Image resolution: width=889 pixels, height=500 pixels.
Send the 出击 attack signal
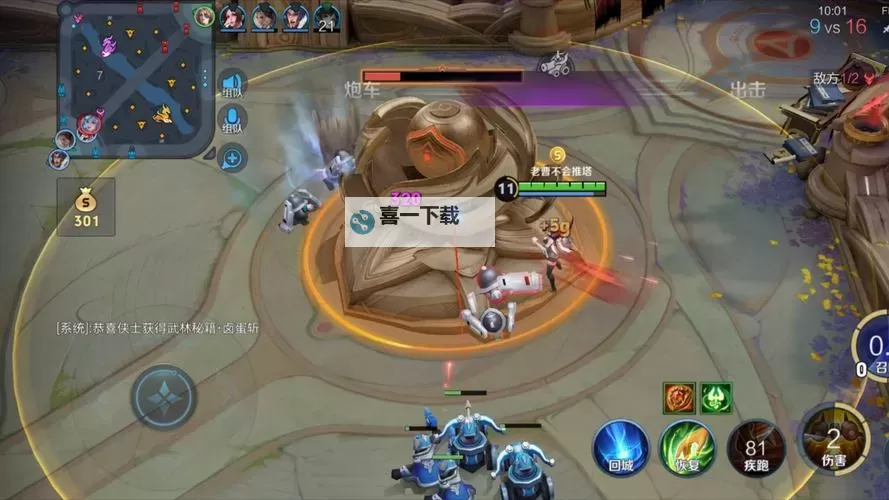pyautogui.click(x=747, y=89)
